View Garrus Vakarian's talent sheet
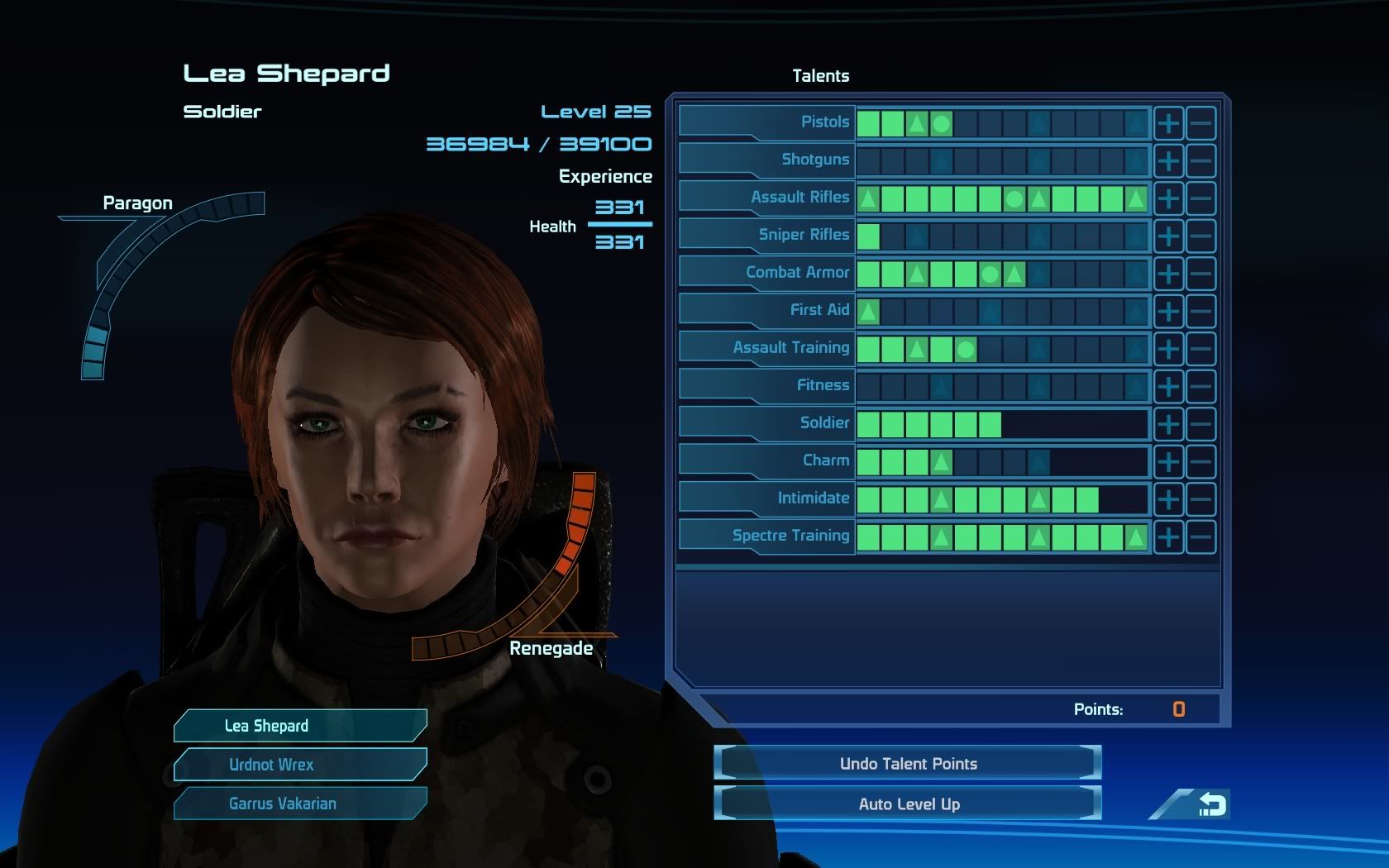1389x868 pixels. [x=300, y=804]
